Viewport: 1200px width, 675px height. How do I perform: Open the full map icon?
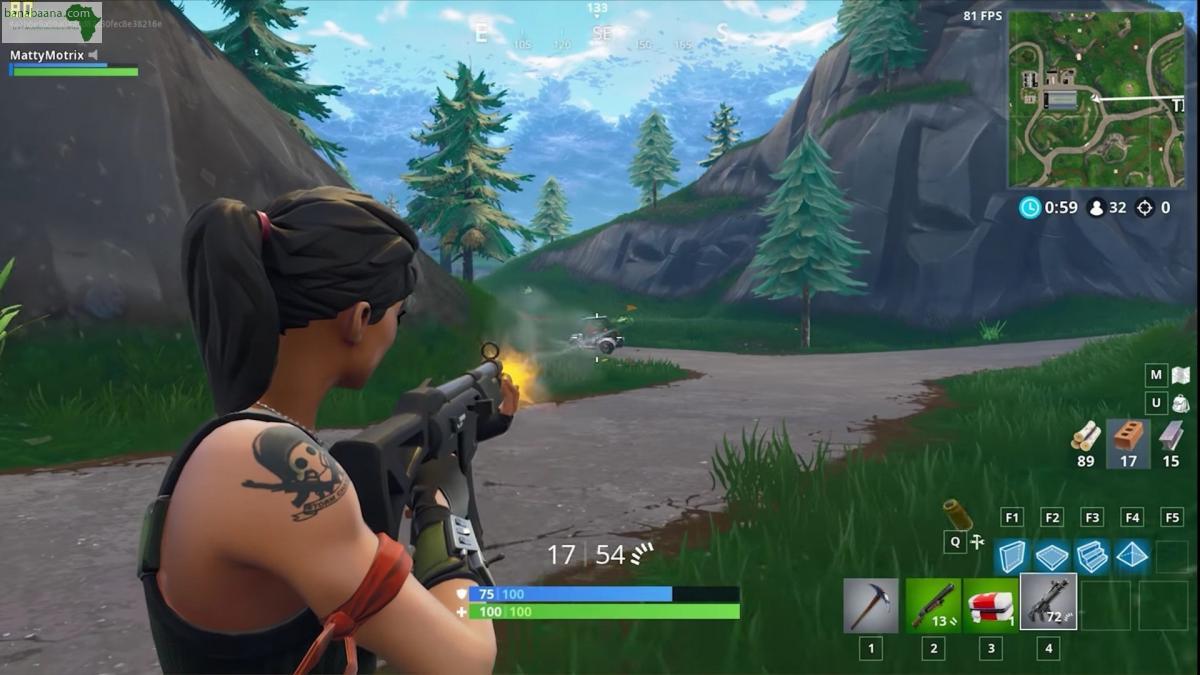(1180, 375)
